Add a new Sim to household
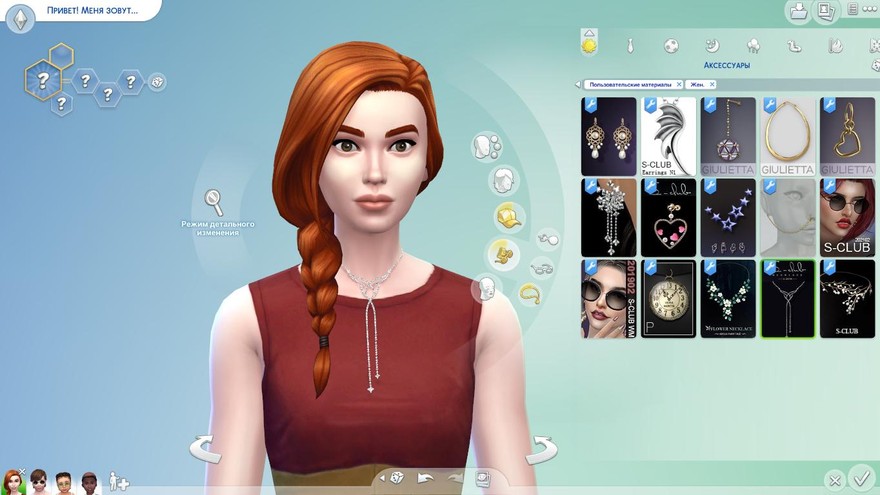Screen dimensions: 880x495 point(119,481)
